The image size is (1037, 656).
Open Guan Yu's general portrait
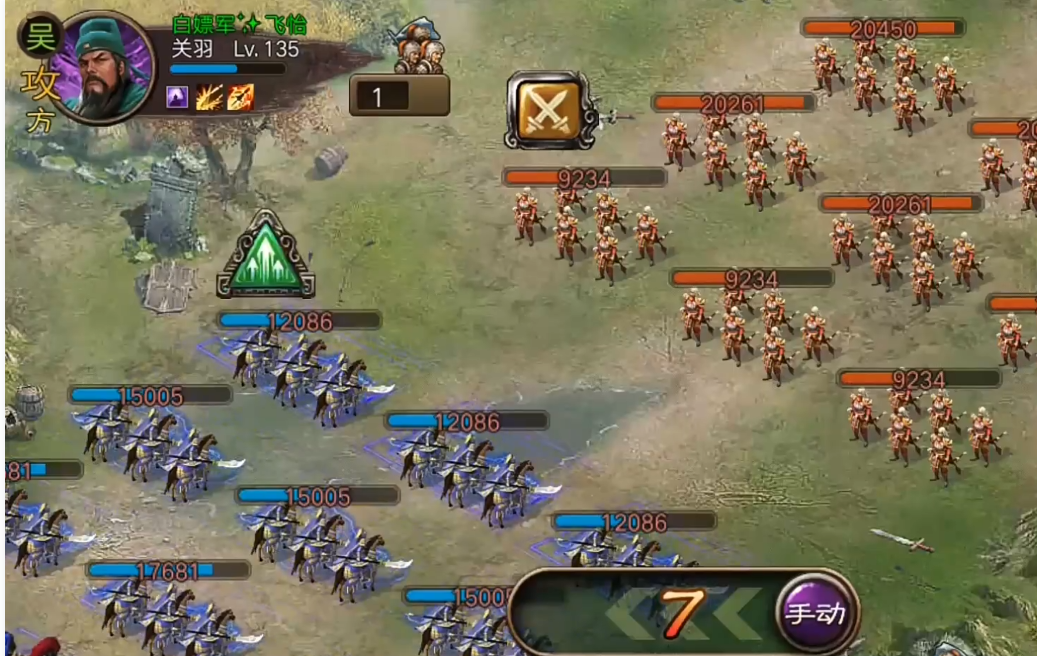pyautogui.click(x=101, y=66)
